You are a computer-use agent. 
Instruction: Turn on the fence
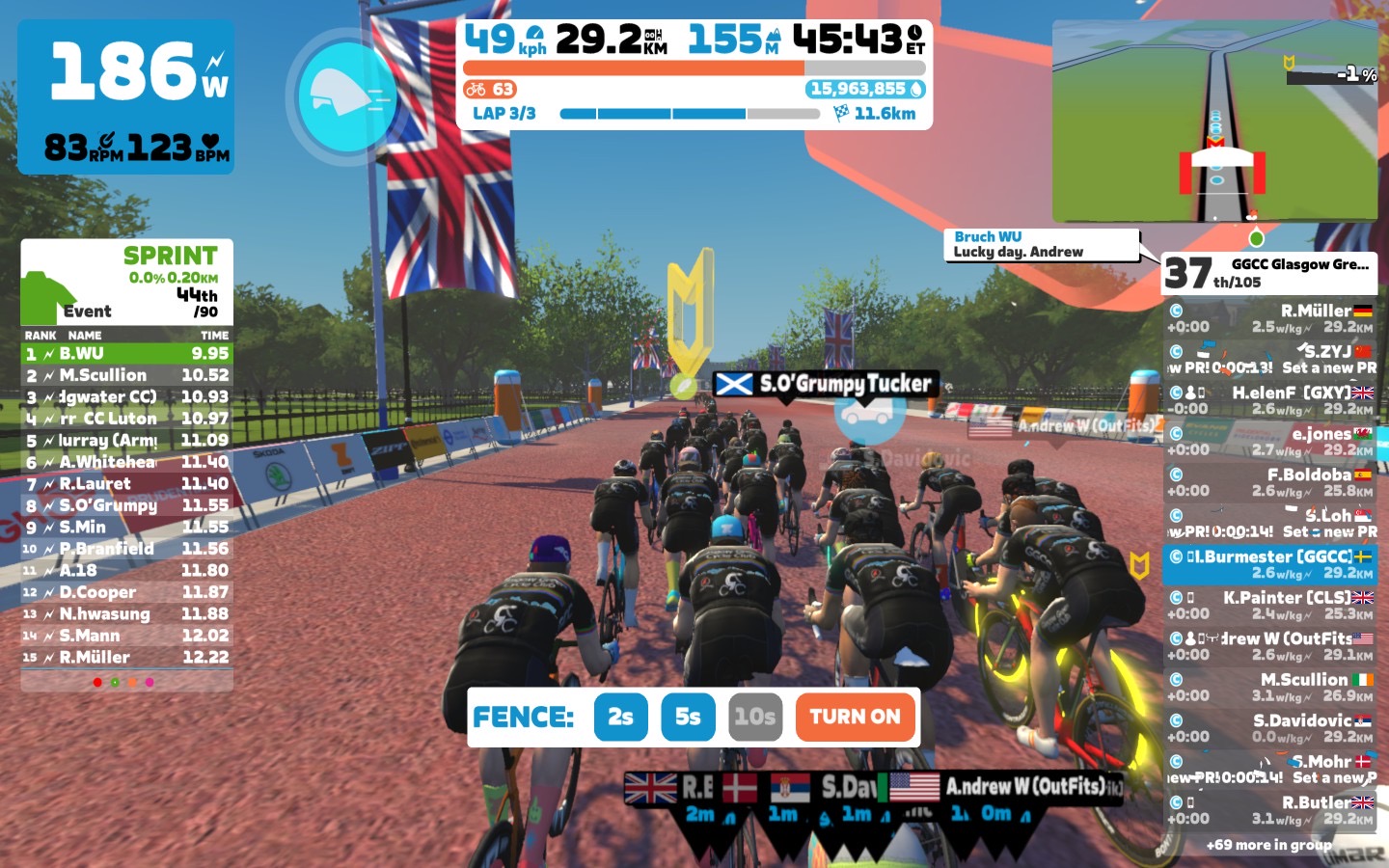(855, 717)
